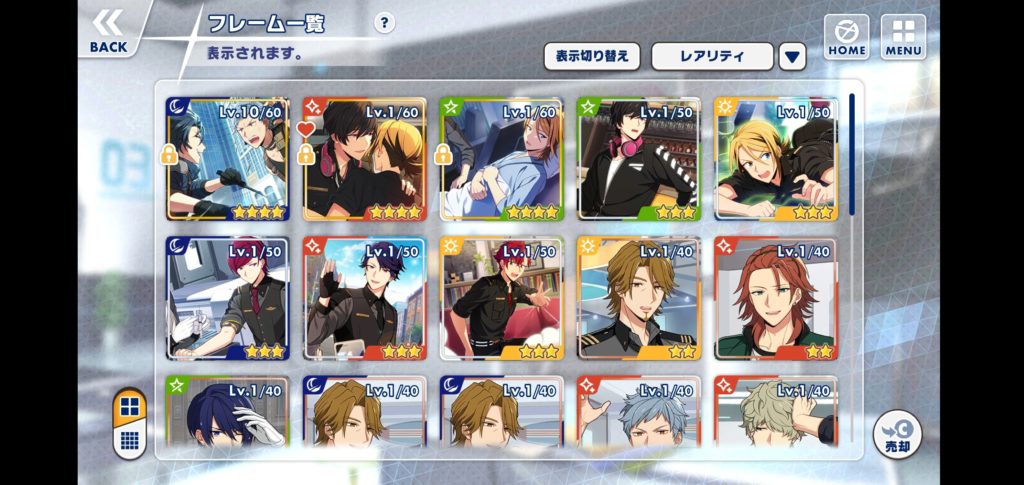The width and height of the screenshot is (1024, 485).
Task: Choose the waving dark-haired Lv.1/50 card
Action: point(365,298)
